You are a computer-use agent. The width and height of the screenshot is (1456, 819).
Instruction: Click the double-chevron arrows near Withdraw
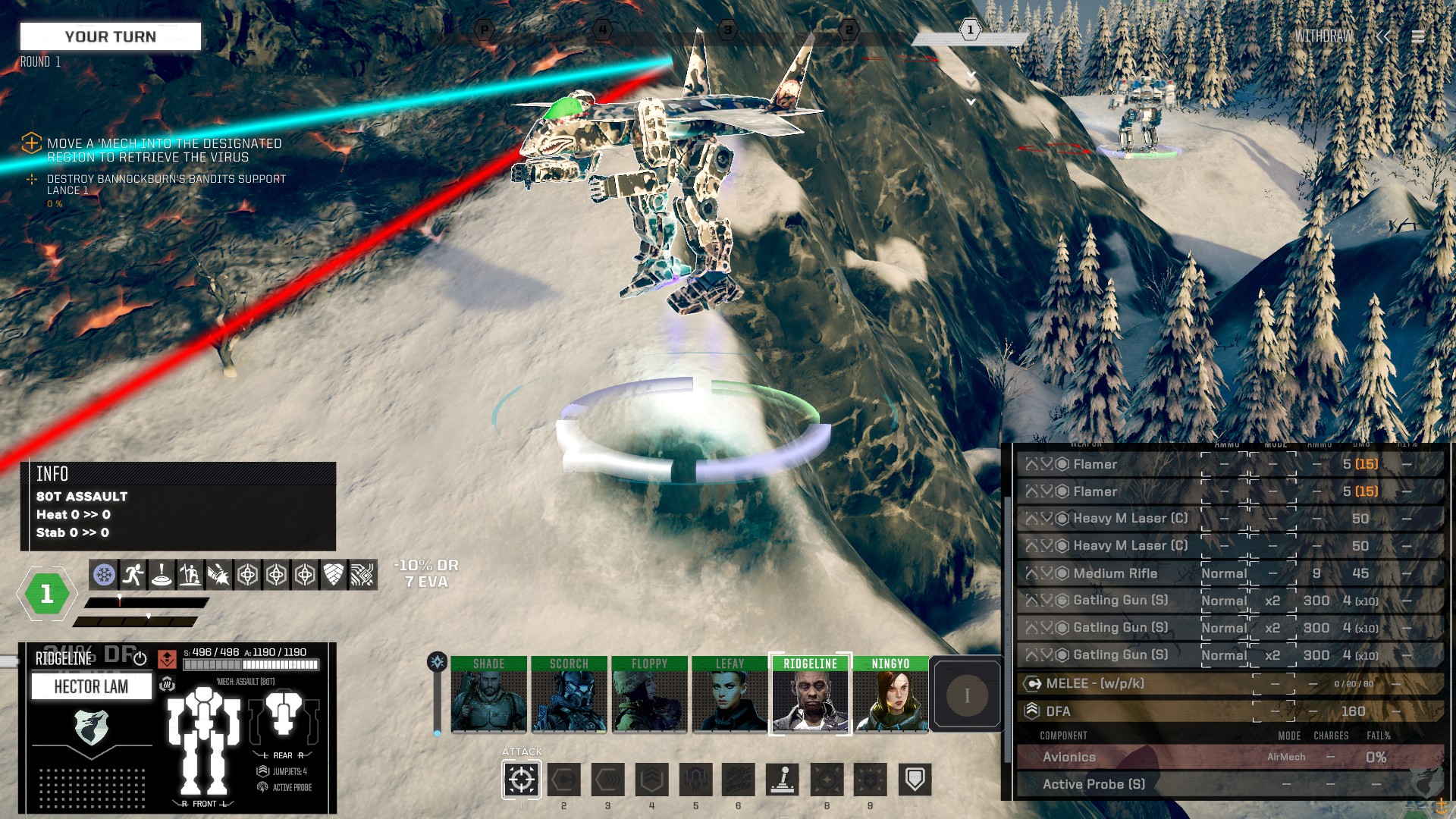point(1383,36)
